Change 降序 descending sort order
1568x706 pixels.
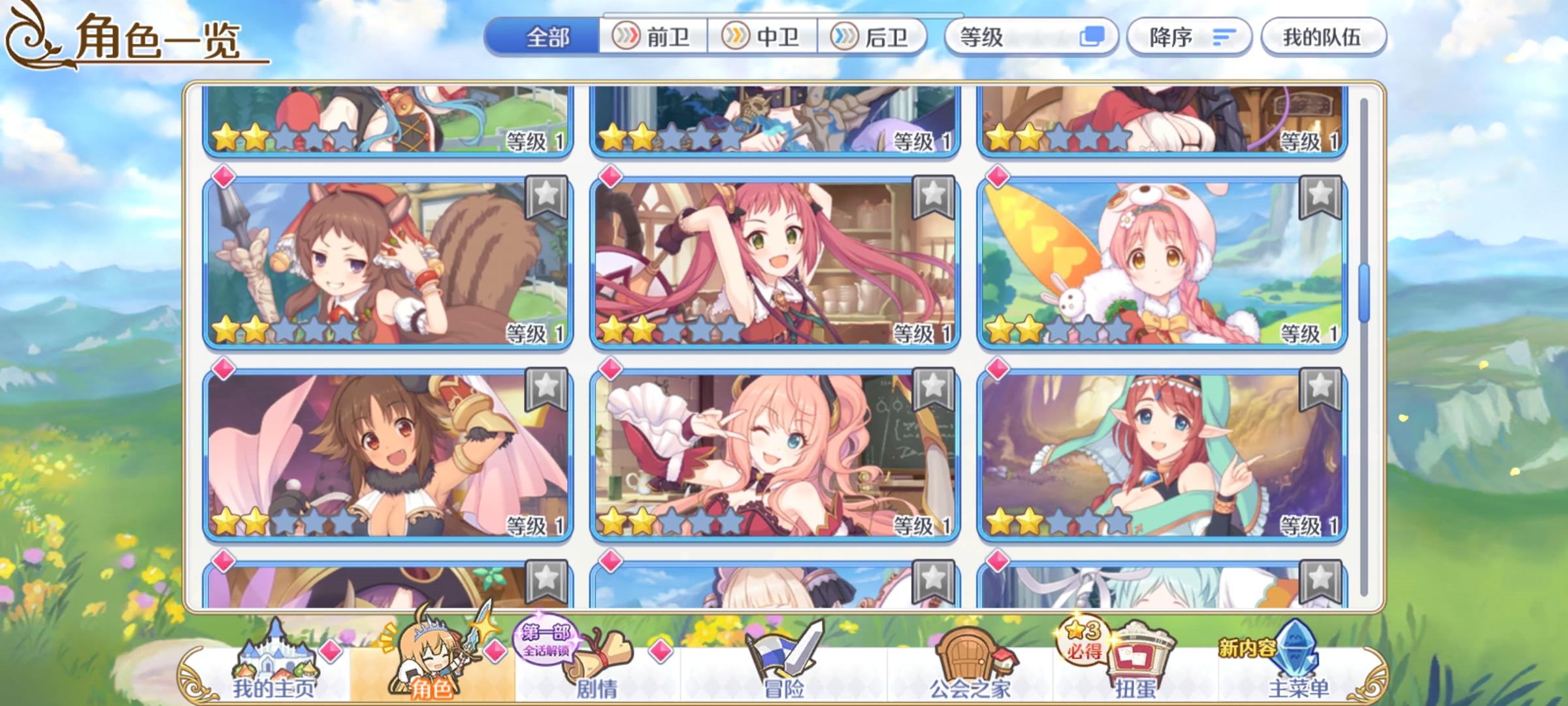(1189, 37)
